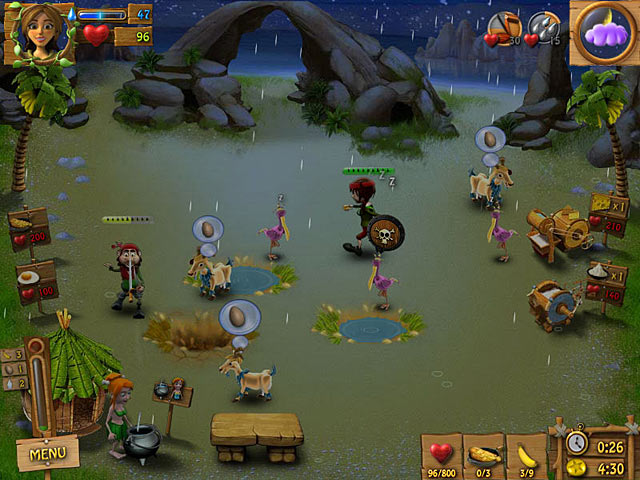Select the flour sign priced 140 hearts

pos(607,281)
